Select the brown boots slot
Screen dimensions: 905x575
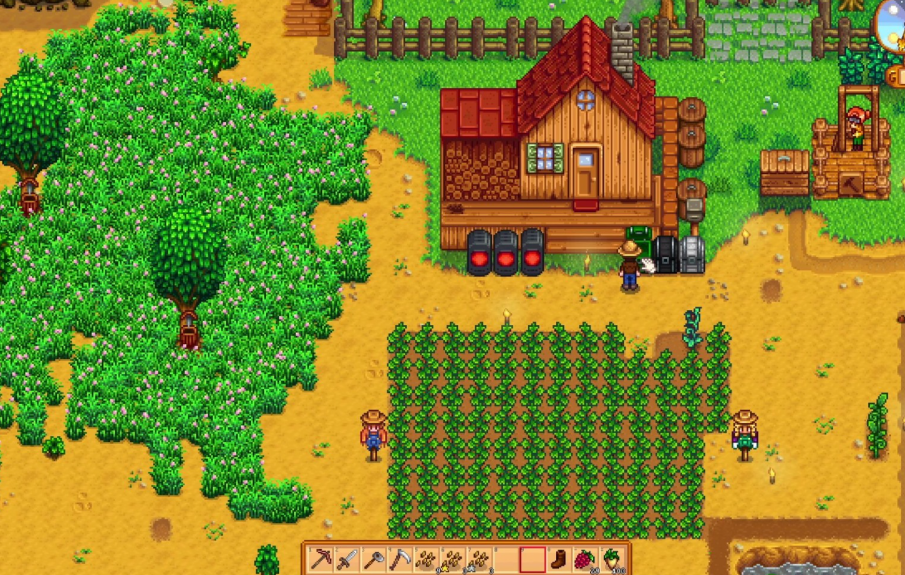coord(558,559)
